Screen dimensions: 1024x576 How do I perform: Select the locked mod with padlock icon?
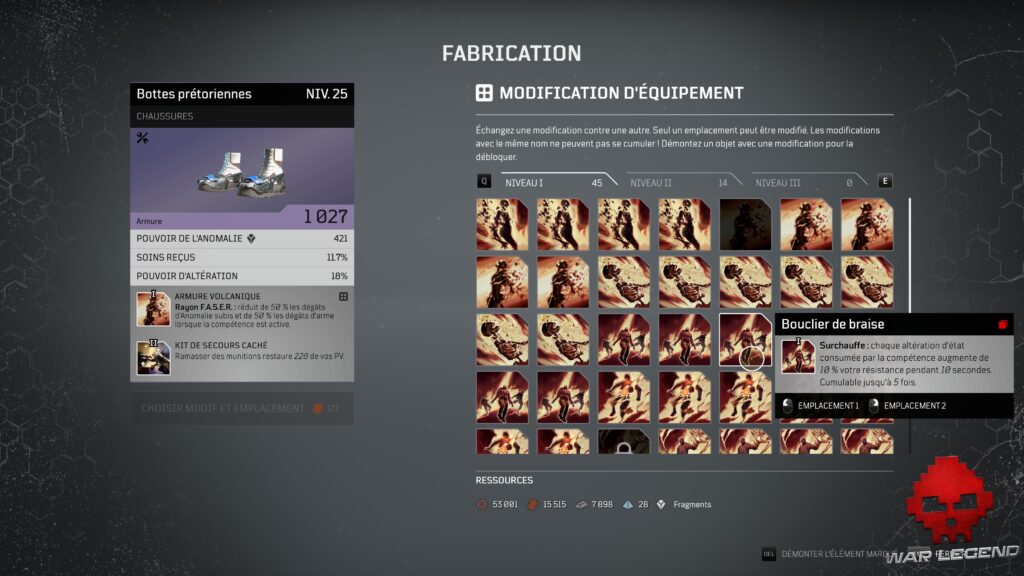(623, 442)
